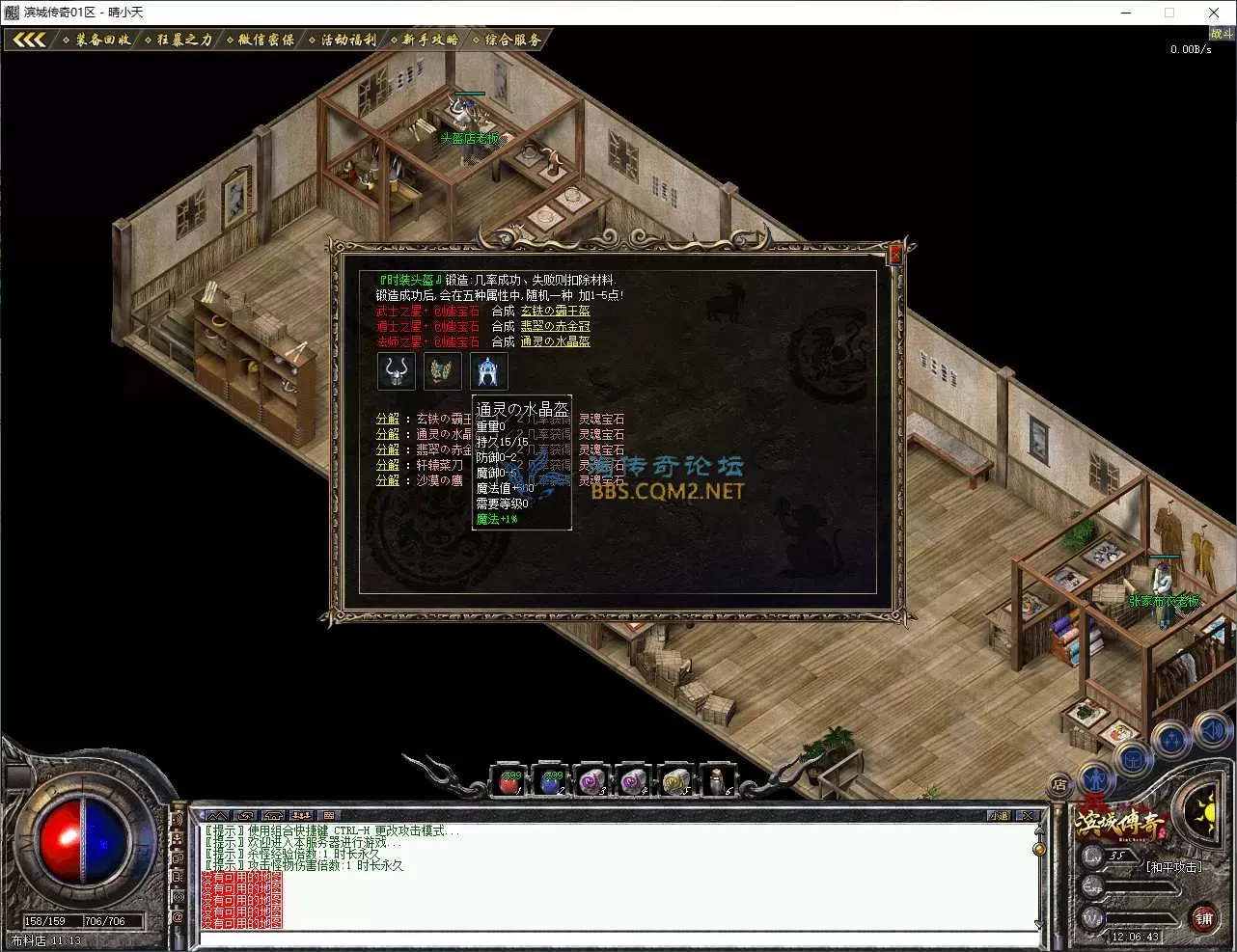Screen dimensions: 1237x952
Task: Craft the 玄铁の霸王盔 link
Action: (555, 311)
